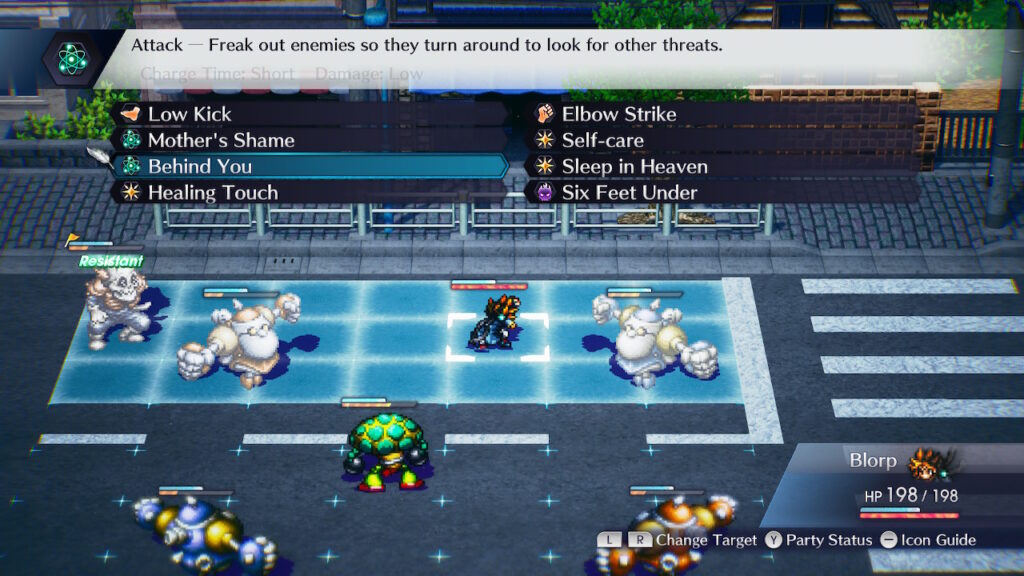Choose Mother's Shame from the skill list
1024x576 pixels.
221,140
